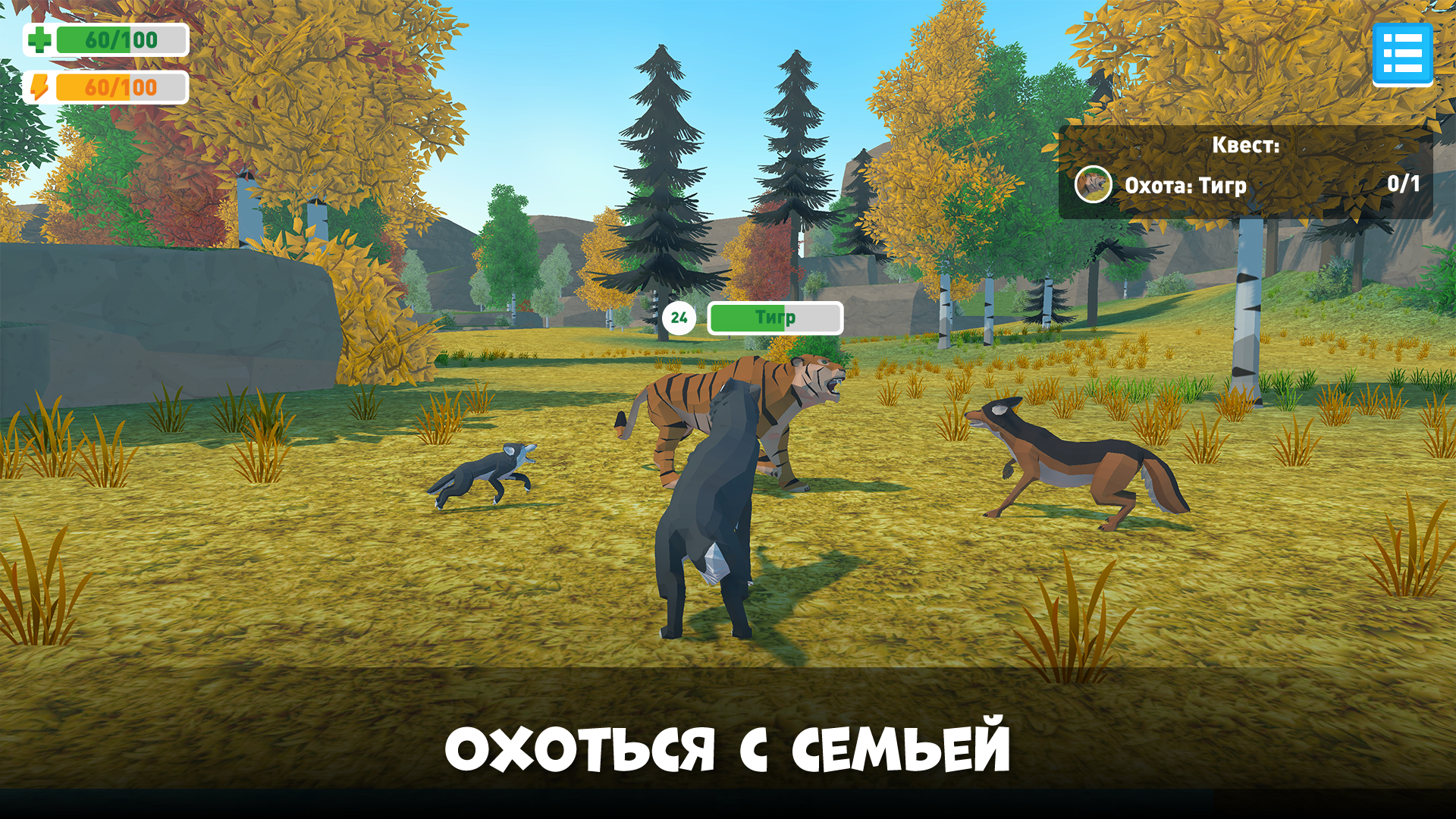Click the orange energy lightning icon
This screenshot has height=819, width=1456.
point(39,86)
